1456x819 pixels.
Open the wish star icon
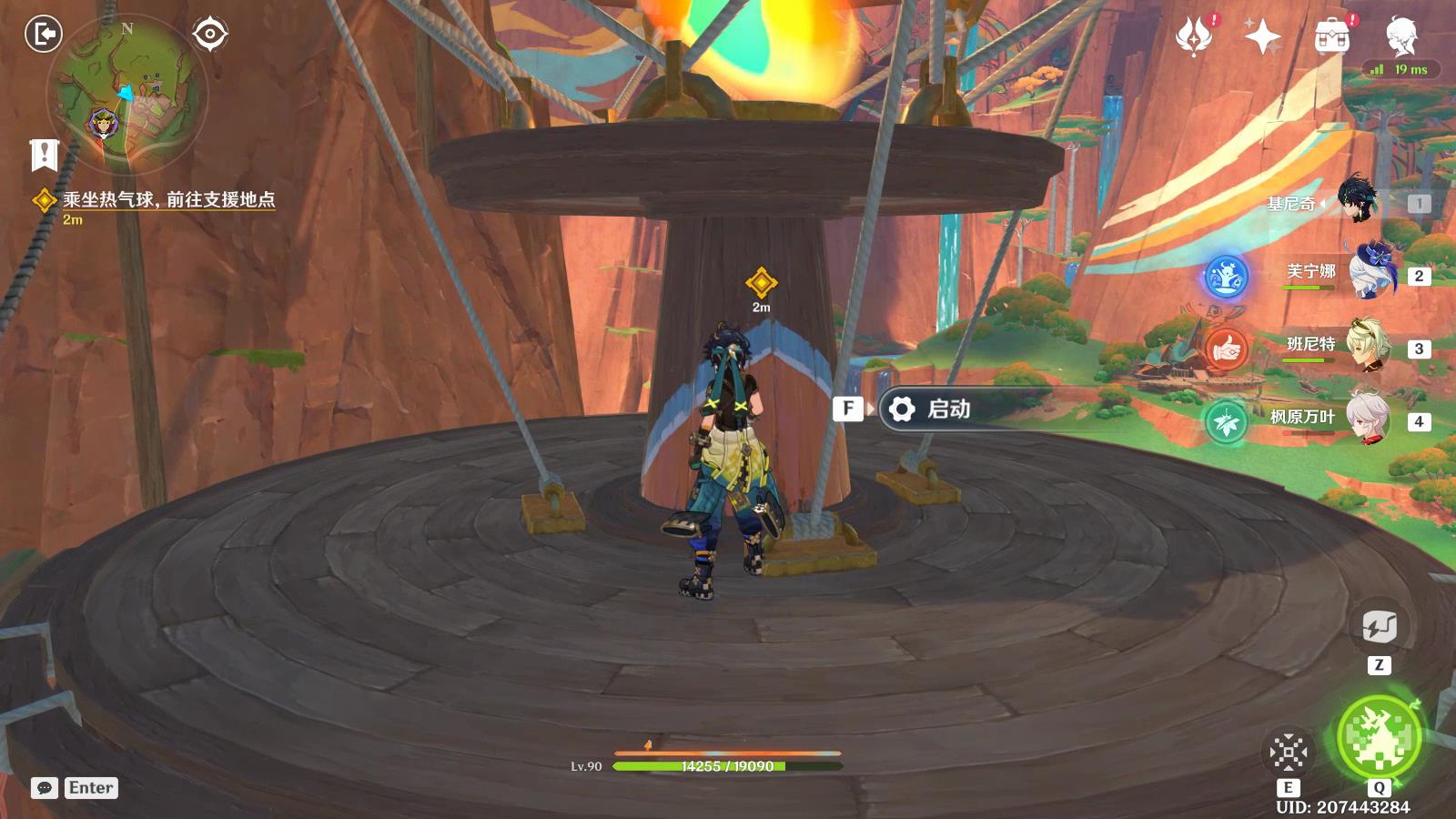coord(1263,37)
